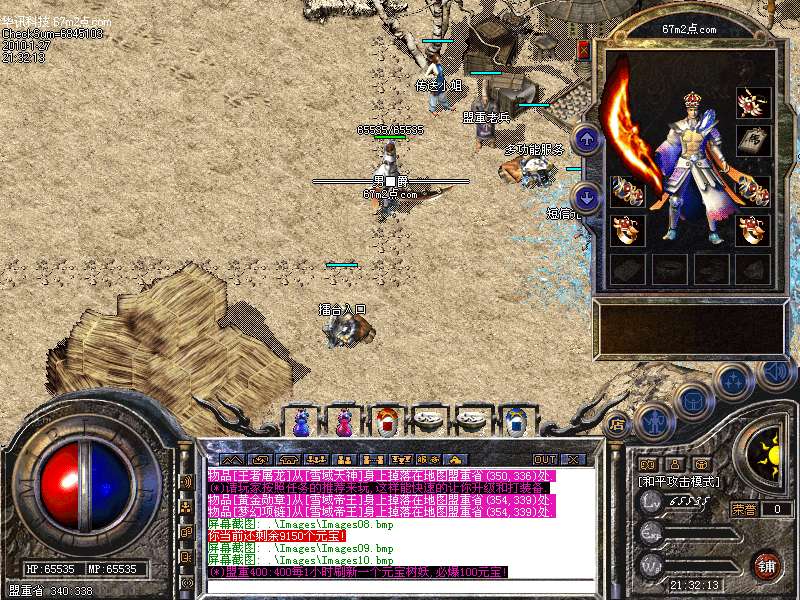Open the shop via the 店 button
Viewport: 800px width, 600px height.
[617, 424]
